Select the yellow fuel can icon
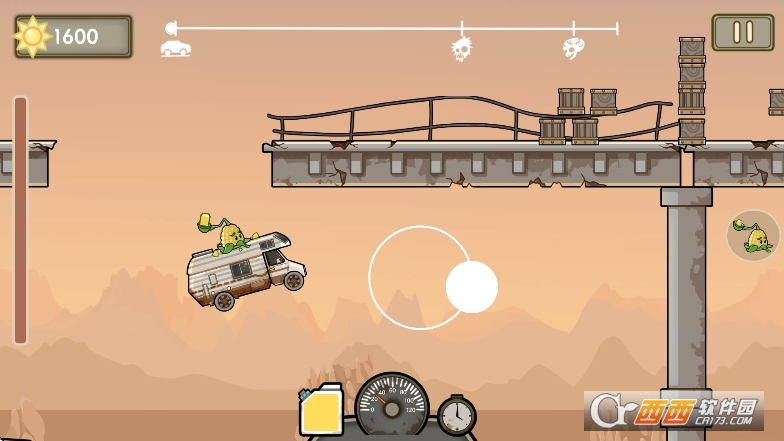Image resolution: width=784 pixels, height=441 pixels. pyautogui.click(x=321, y=411)
